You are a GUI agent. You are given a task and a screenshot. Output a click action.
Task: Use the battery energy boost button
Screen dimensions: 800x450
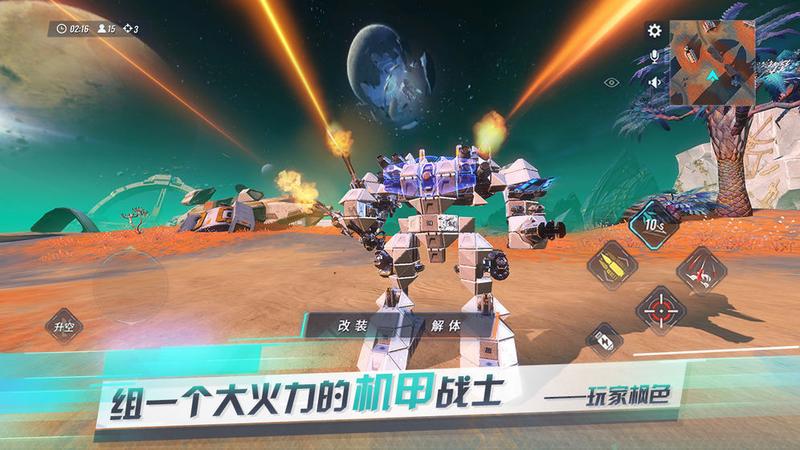604,339
